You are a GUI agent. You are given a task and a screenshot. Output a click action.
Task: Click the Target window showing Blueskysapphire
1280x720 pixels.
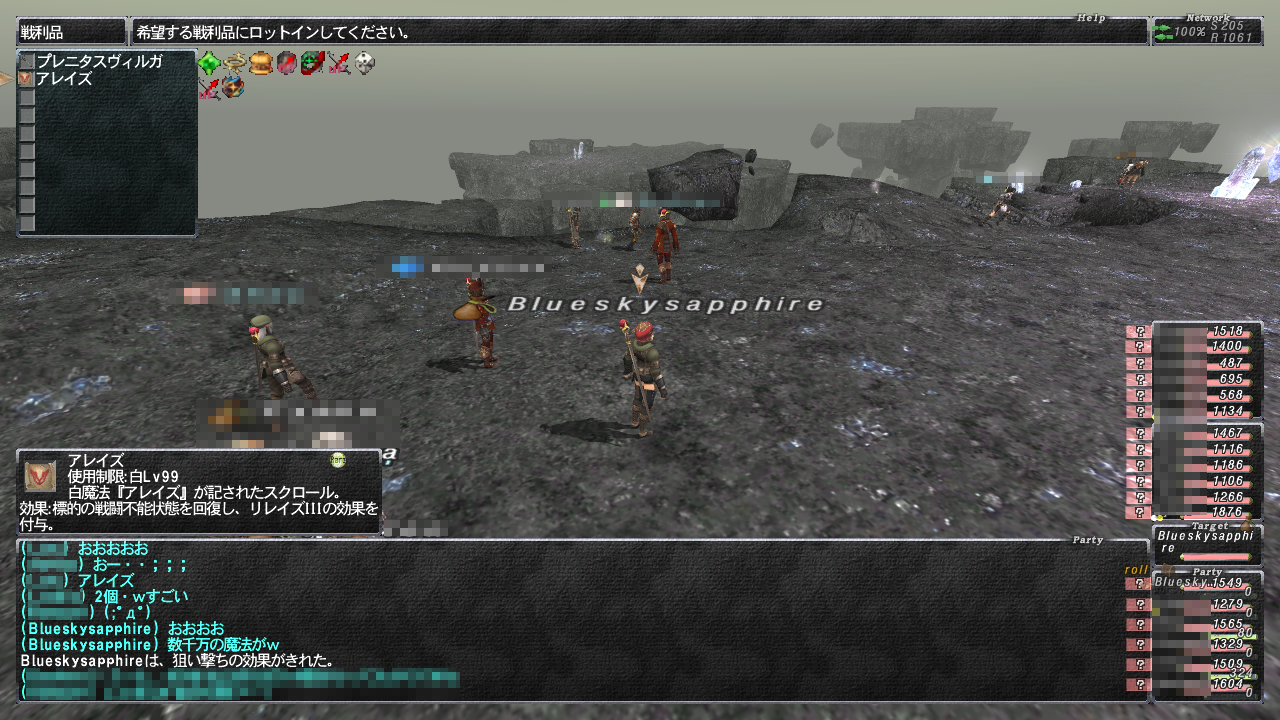1206,543
